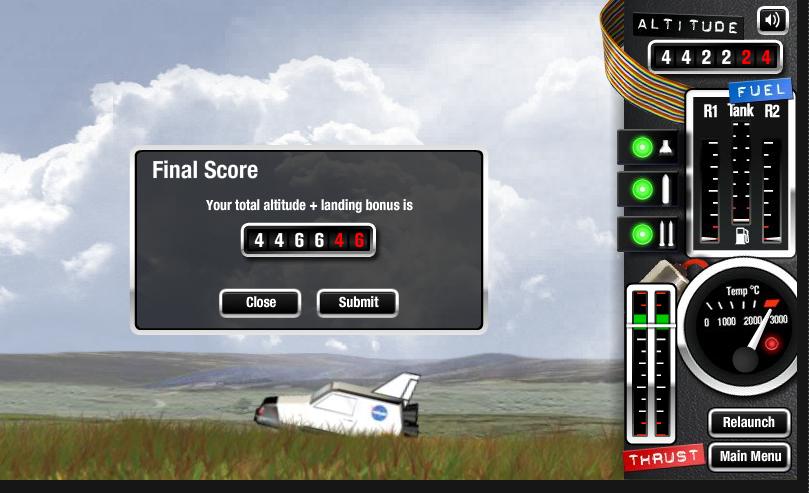Return to the Main Menu
Screen dimensions: 809x493
749,457
